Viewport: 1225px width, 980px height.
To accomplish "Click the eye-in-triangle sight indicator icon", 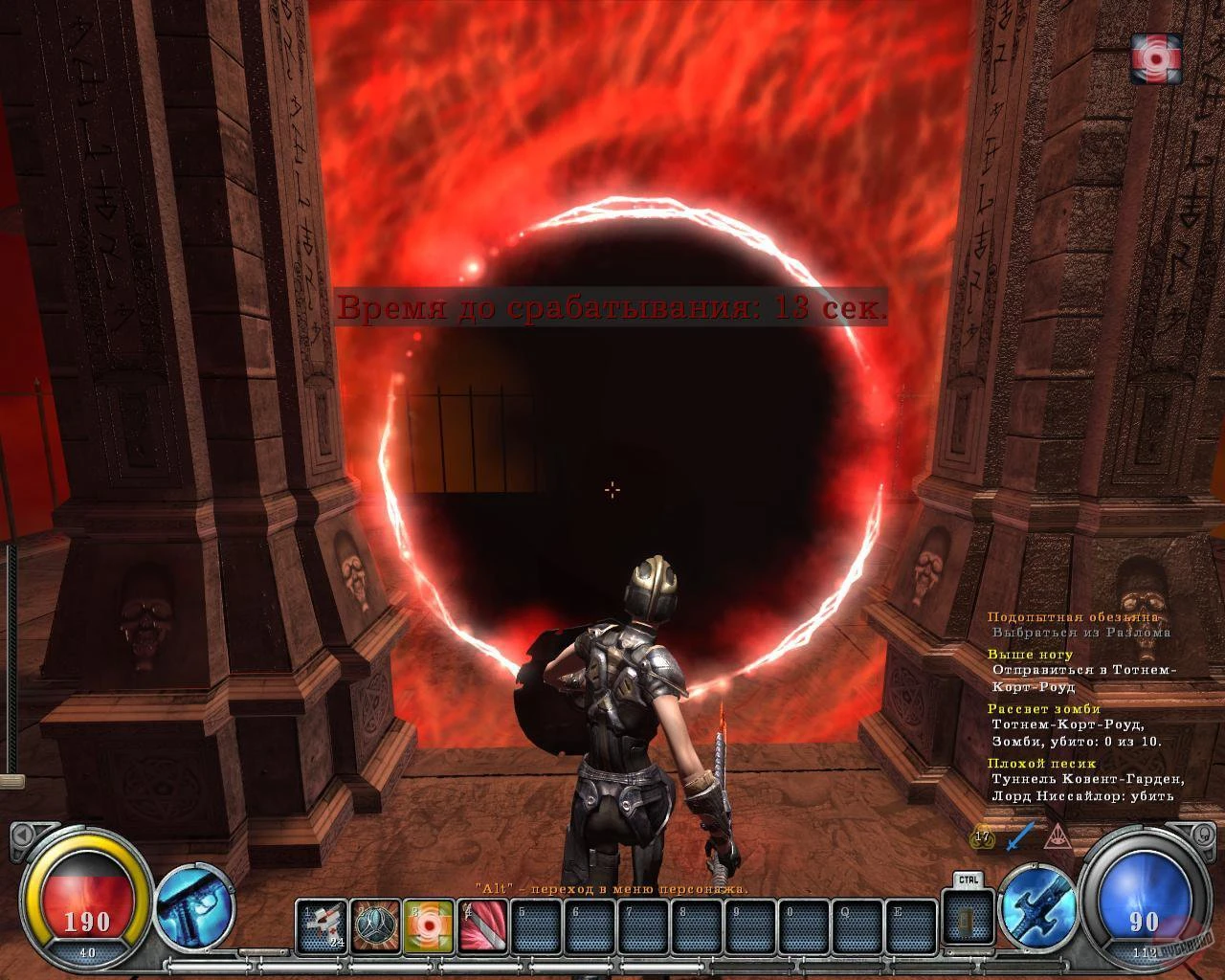I will 1056,835.
